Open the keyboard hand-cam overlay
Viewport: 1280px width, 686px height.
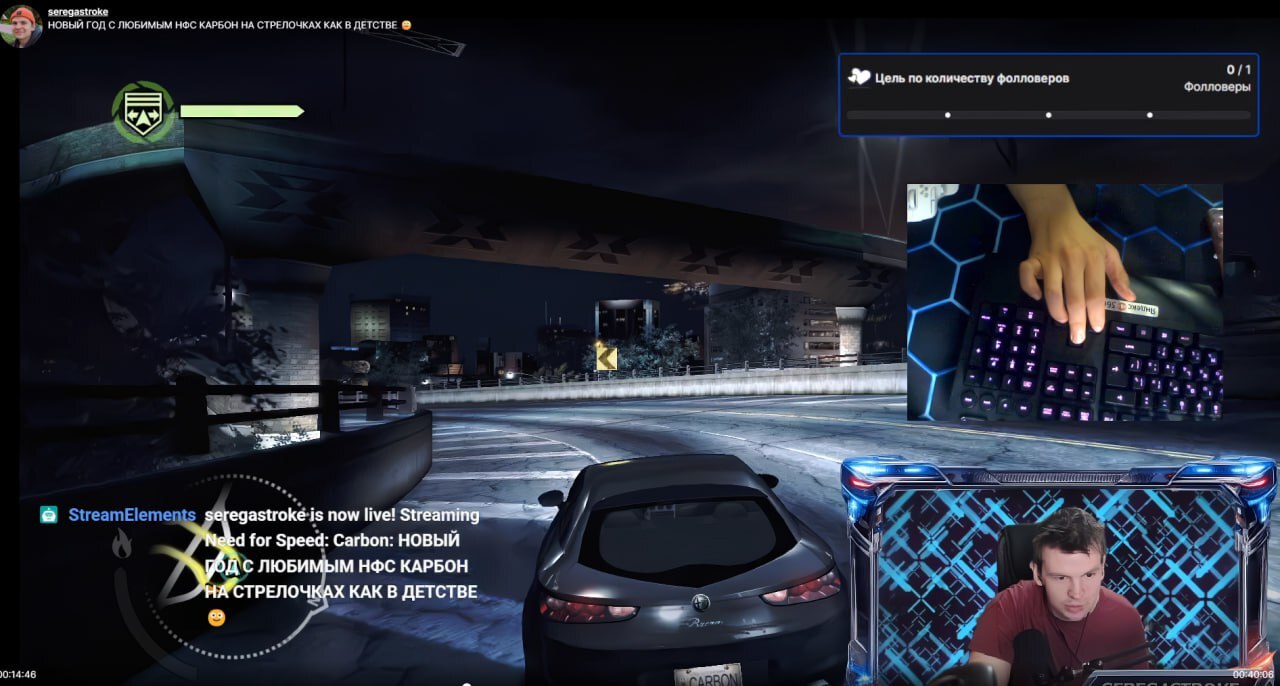[x=1064, y=302]
